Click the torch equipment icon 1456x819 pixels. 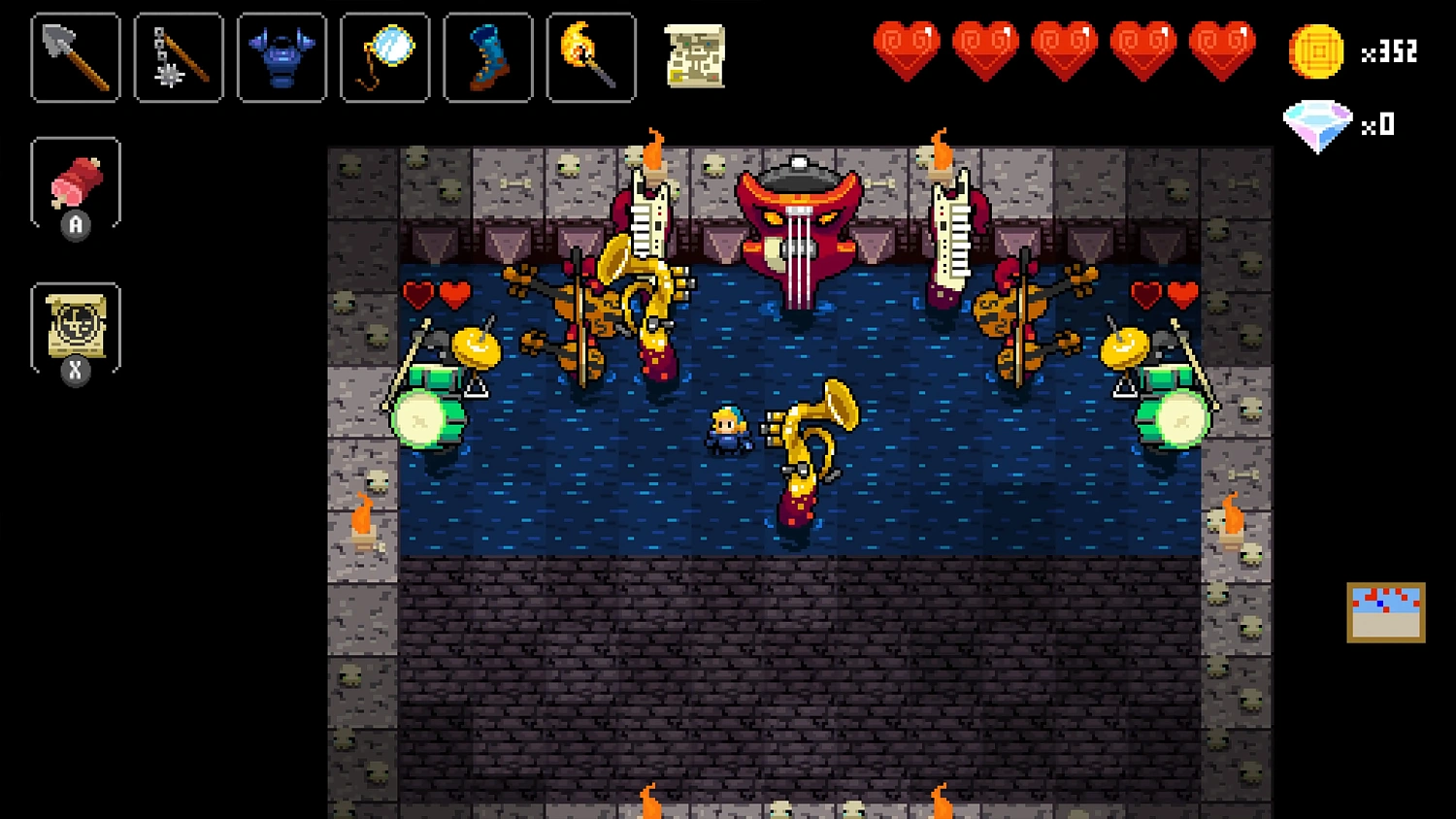(590, 56)
